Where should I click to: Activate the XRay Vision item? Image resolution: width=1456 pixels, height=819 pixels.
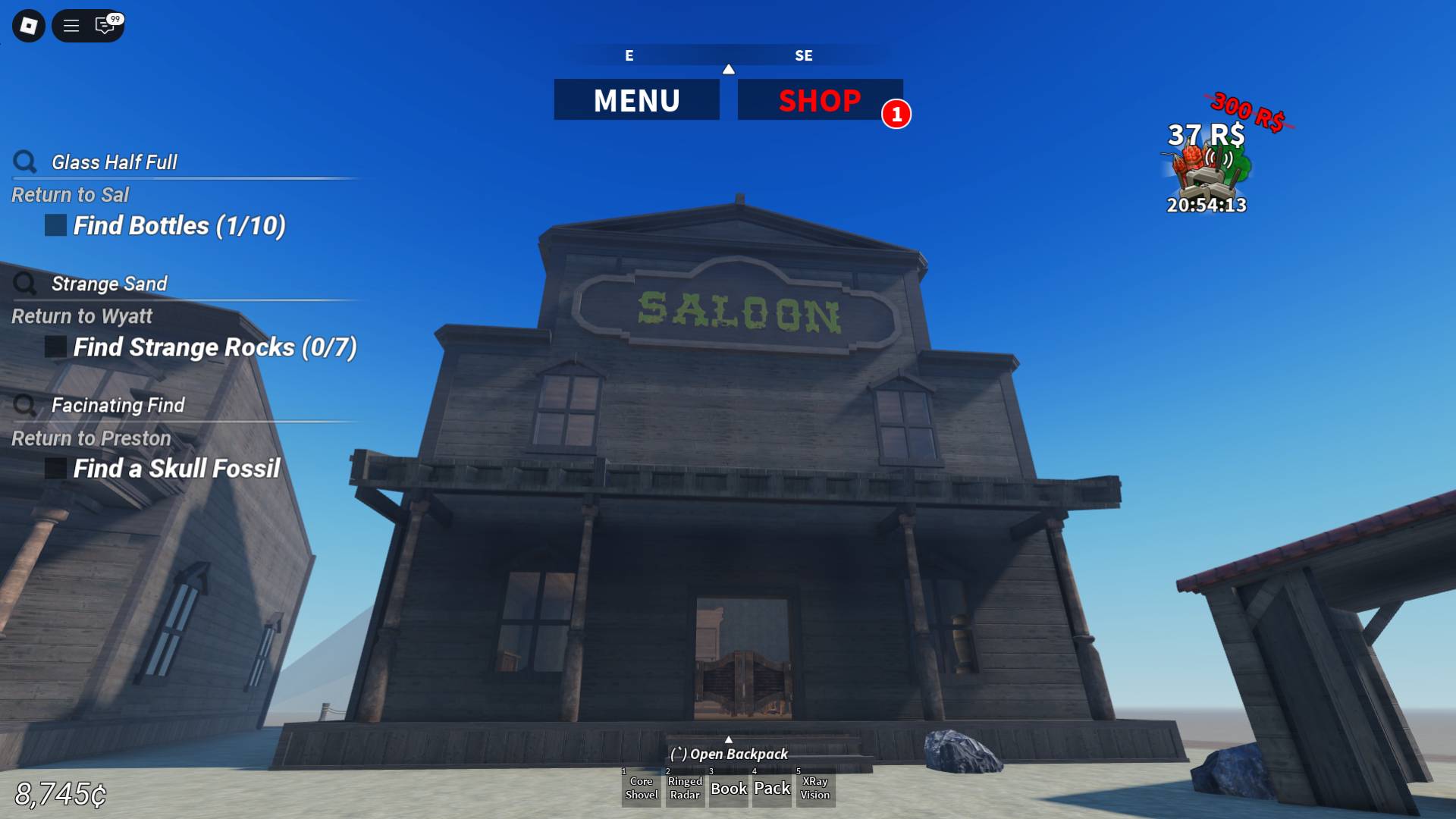pos(815,789)
